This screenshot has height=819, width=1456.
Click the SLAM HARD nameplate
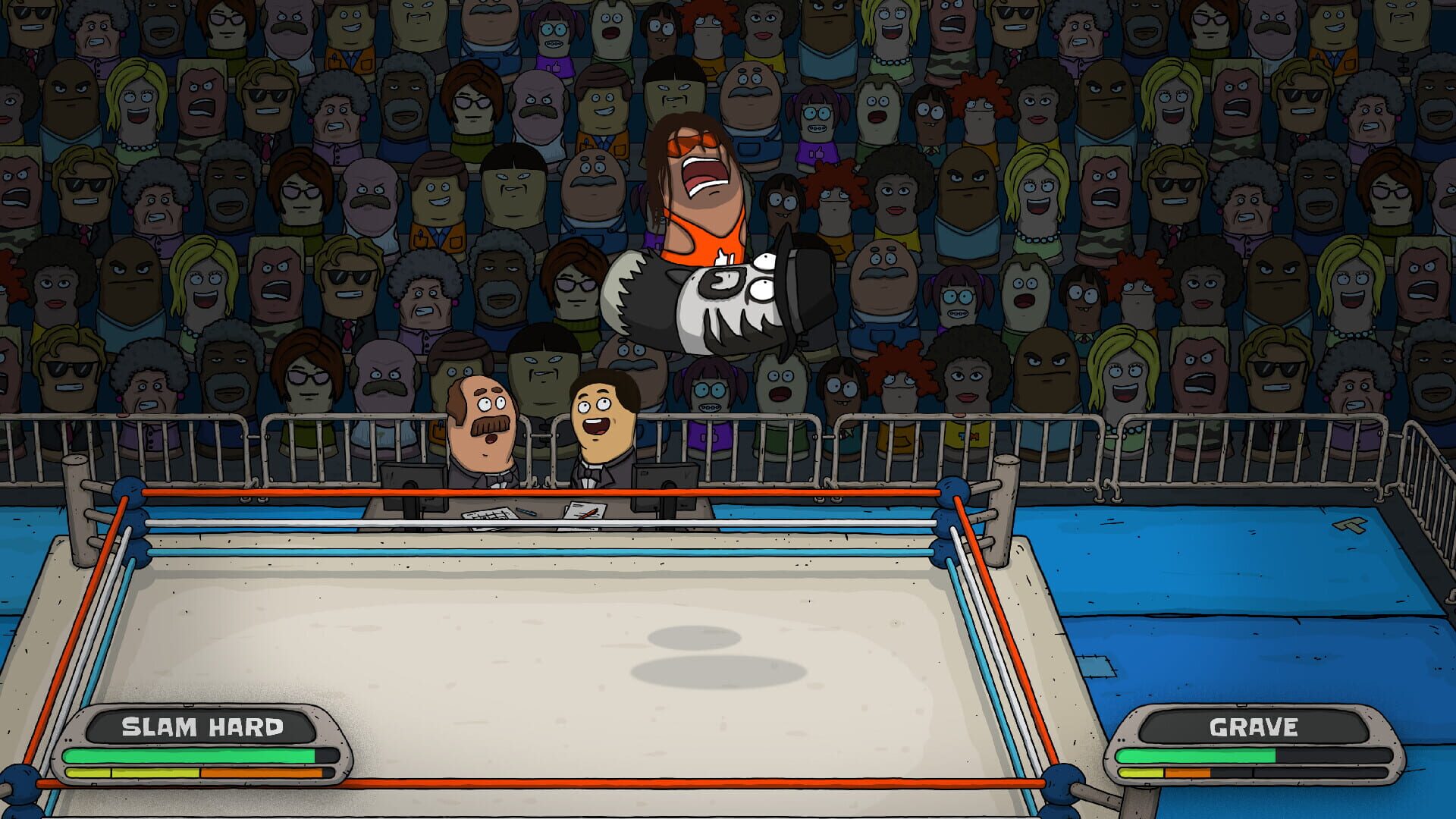click(201, 725)
